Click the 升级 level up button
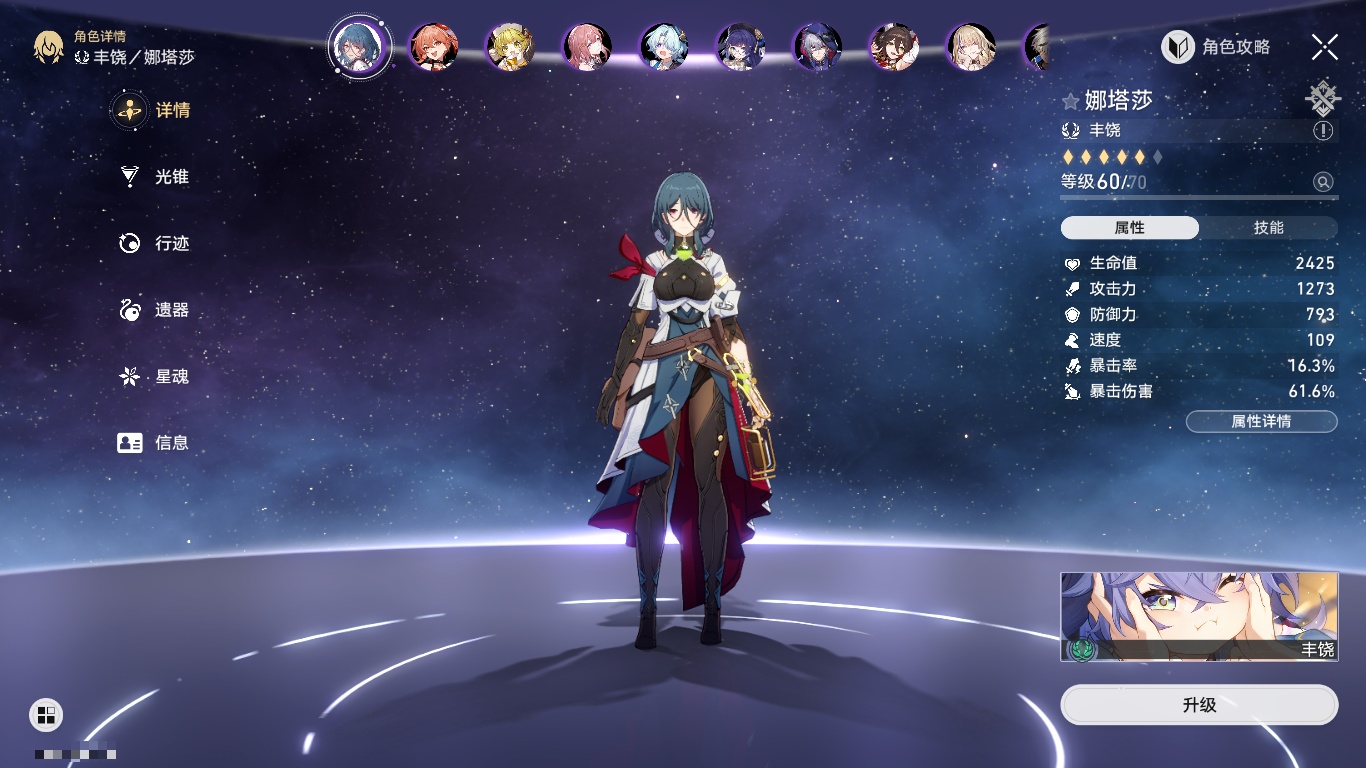 coord(1199,705)
